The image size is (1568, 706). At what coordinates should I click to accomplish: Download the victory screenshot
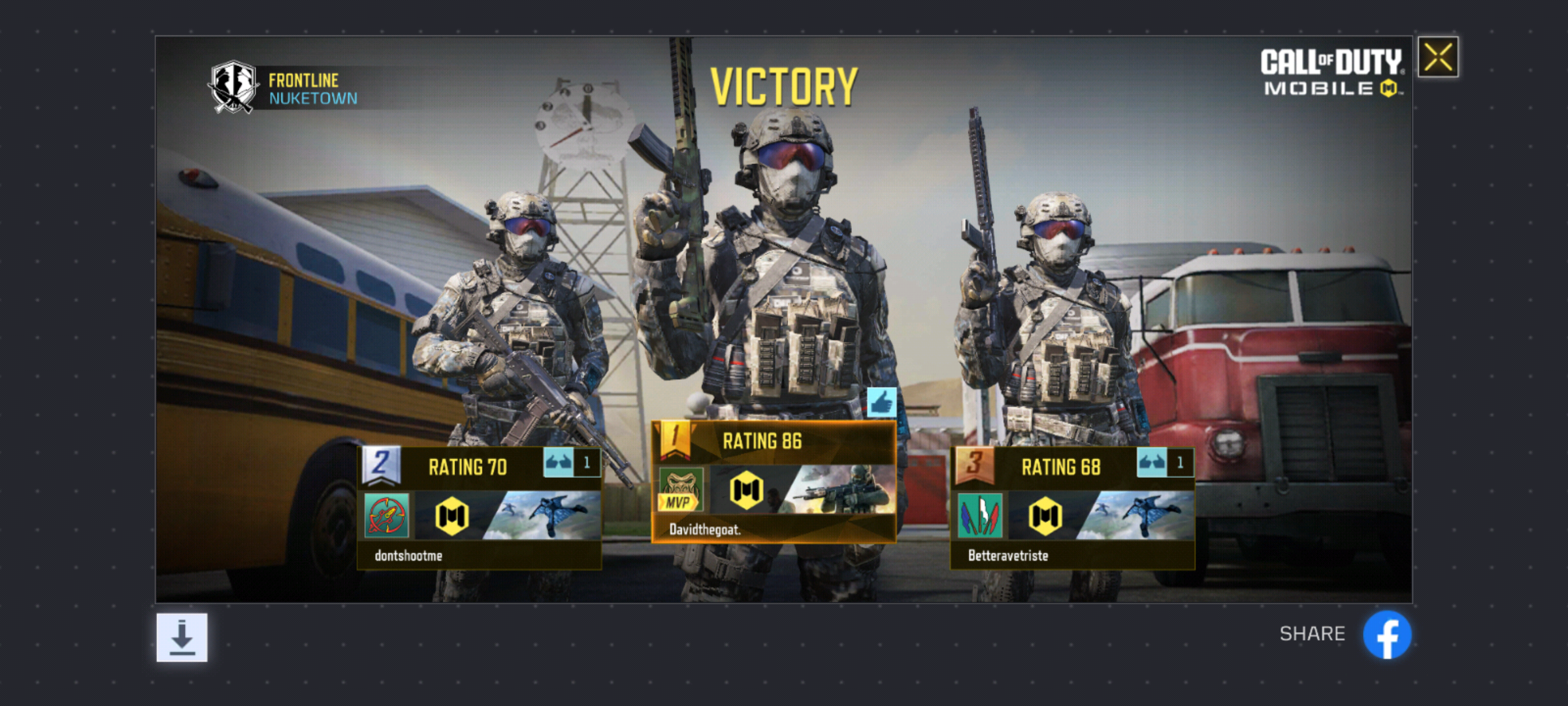tap(182, 637)
